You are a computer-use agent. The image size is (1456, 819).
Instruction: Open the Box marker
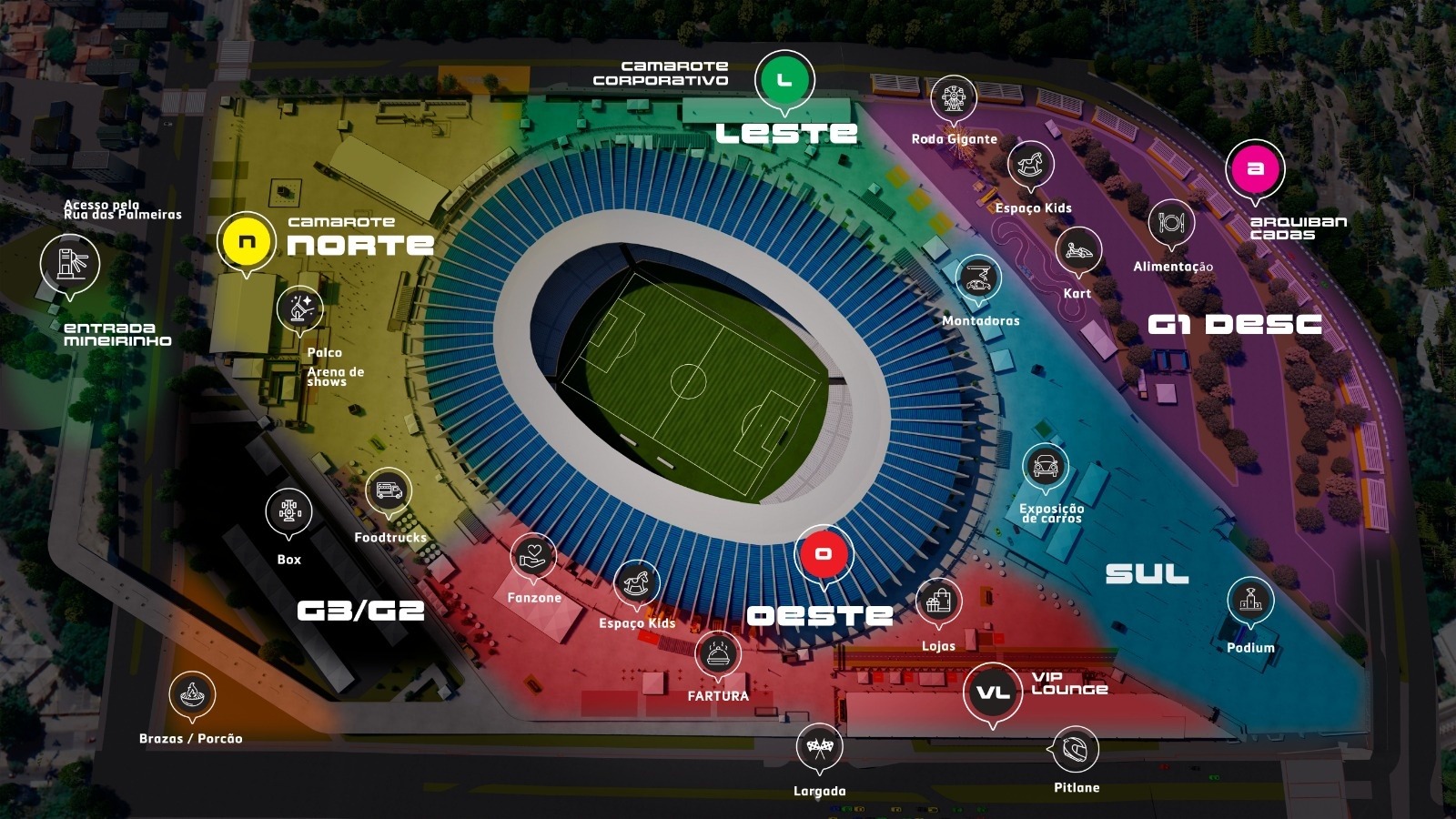click(289, 512)
